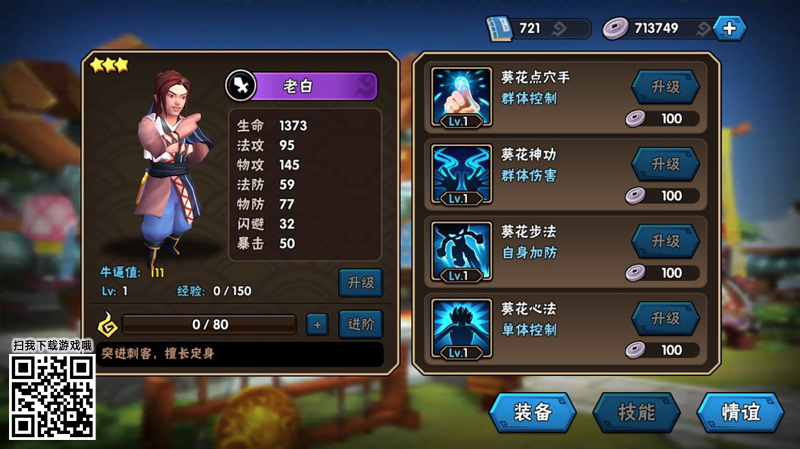Screen dimensions: 800x449
Task: Select the 葵花心法 skill icon
Action: [x=462, y=328]
